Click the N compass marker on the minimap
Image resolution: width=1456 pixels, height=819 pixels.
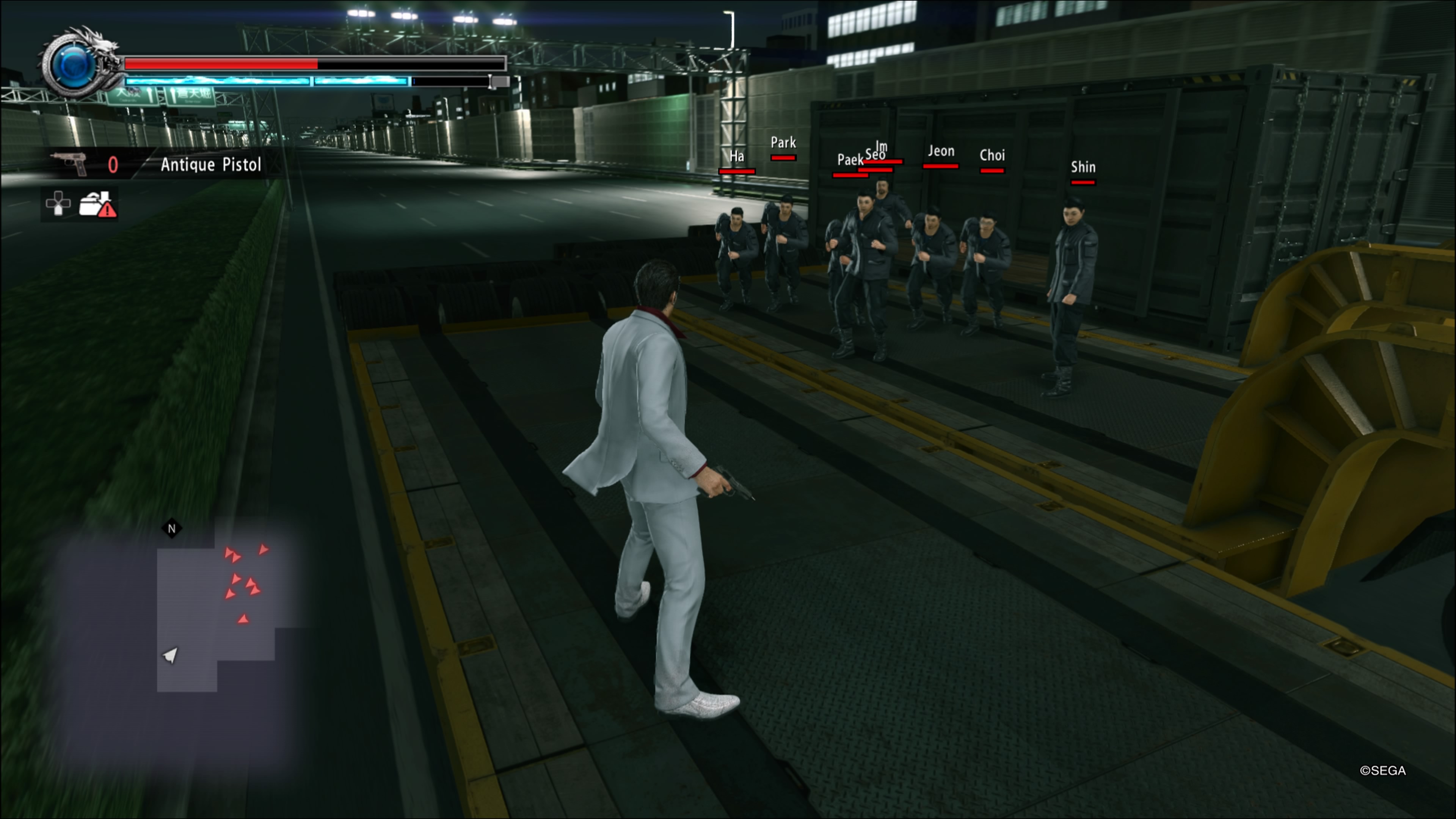click(172, 529)
